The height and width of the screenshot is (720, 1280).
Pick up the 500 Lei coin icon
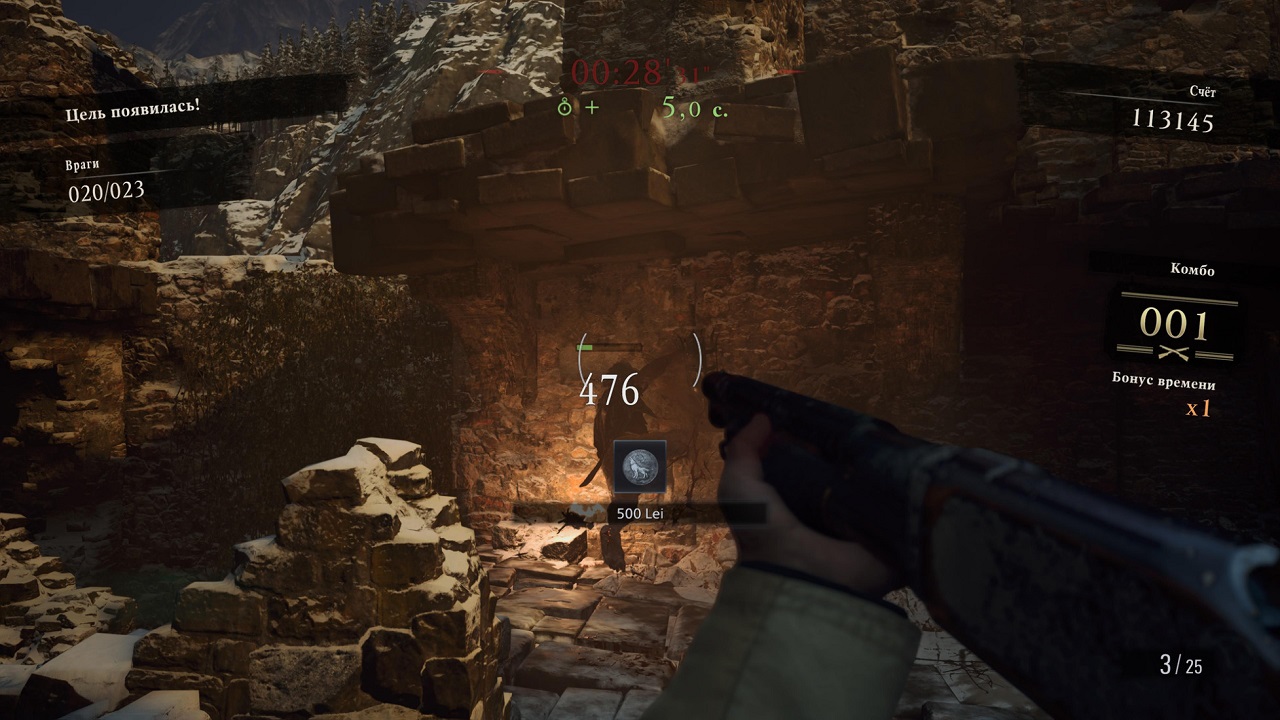639,466
